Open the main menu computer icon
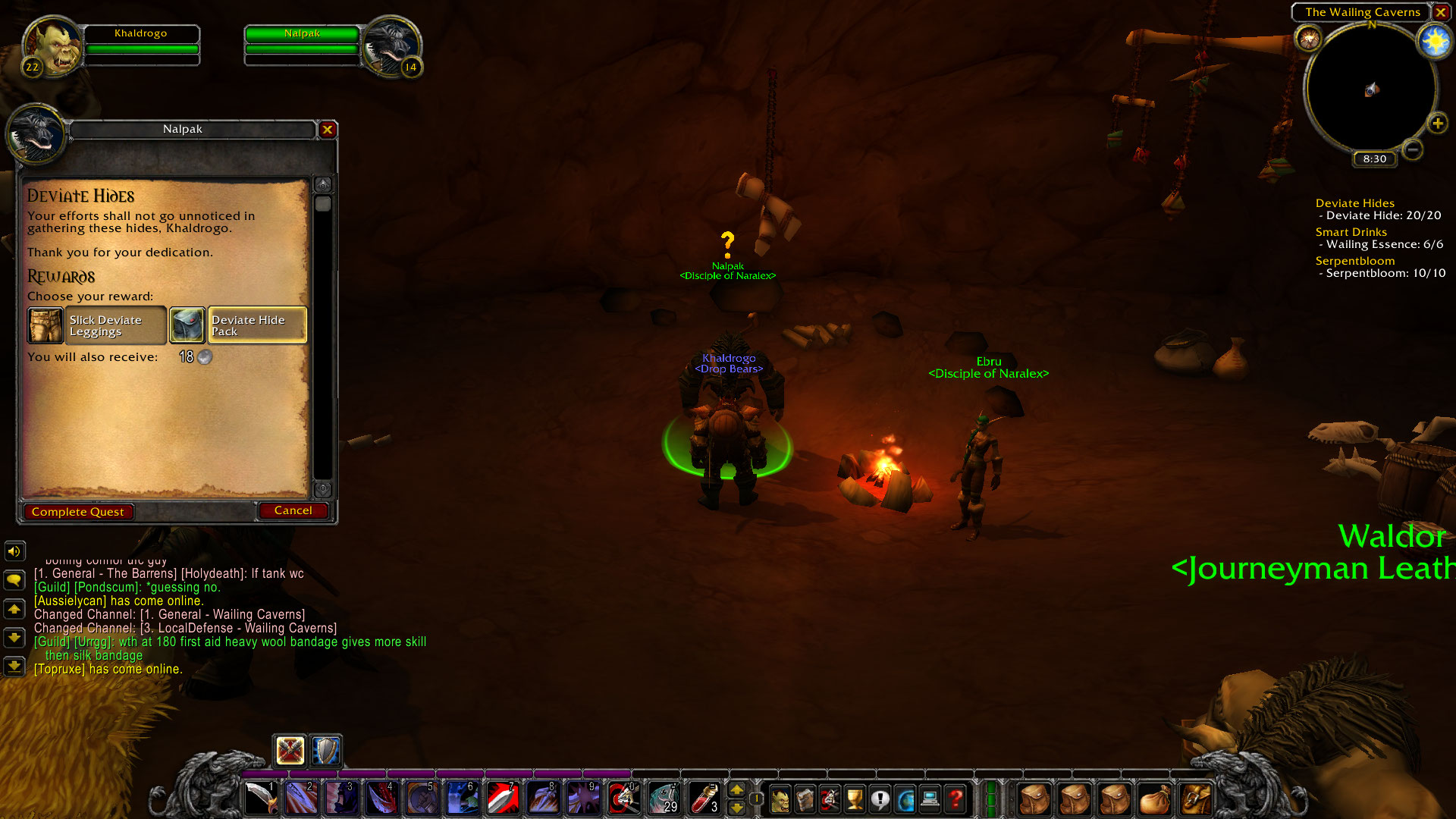 930,798
